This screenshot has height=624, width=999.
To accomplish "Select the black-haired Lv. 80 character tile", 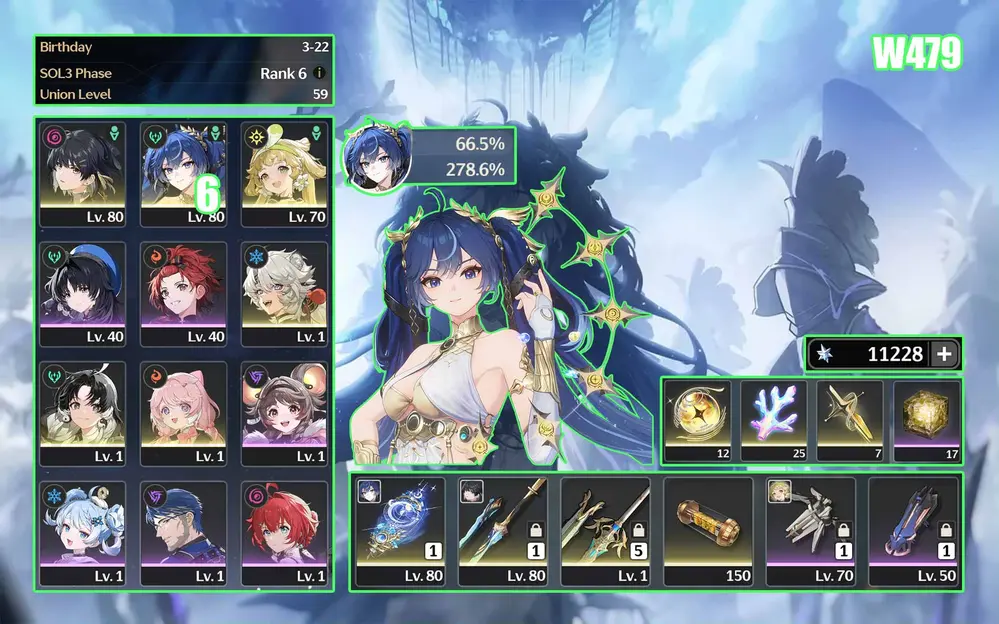I will [83, 175].
